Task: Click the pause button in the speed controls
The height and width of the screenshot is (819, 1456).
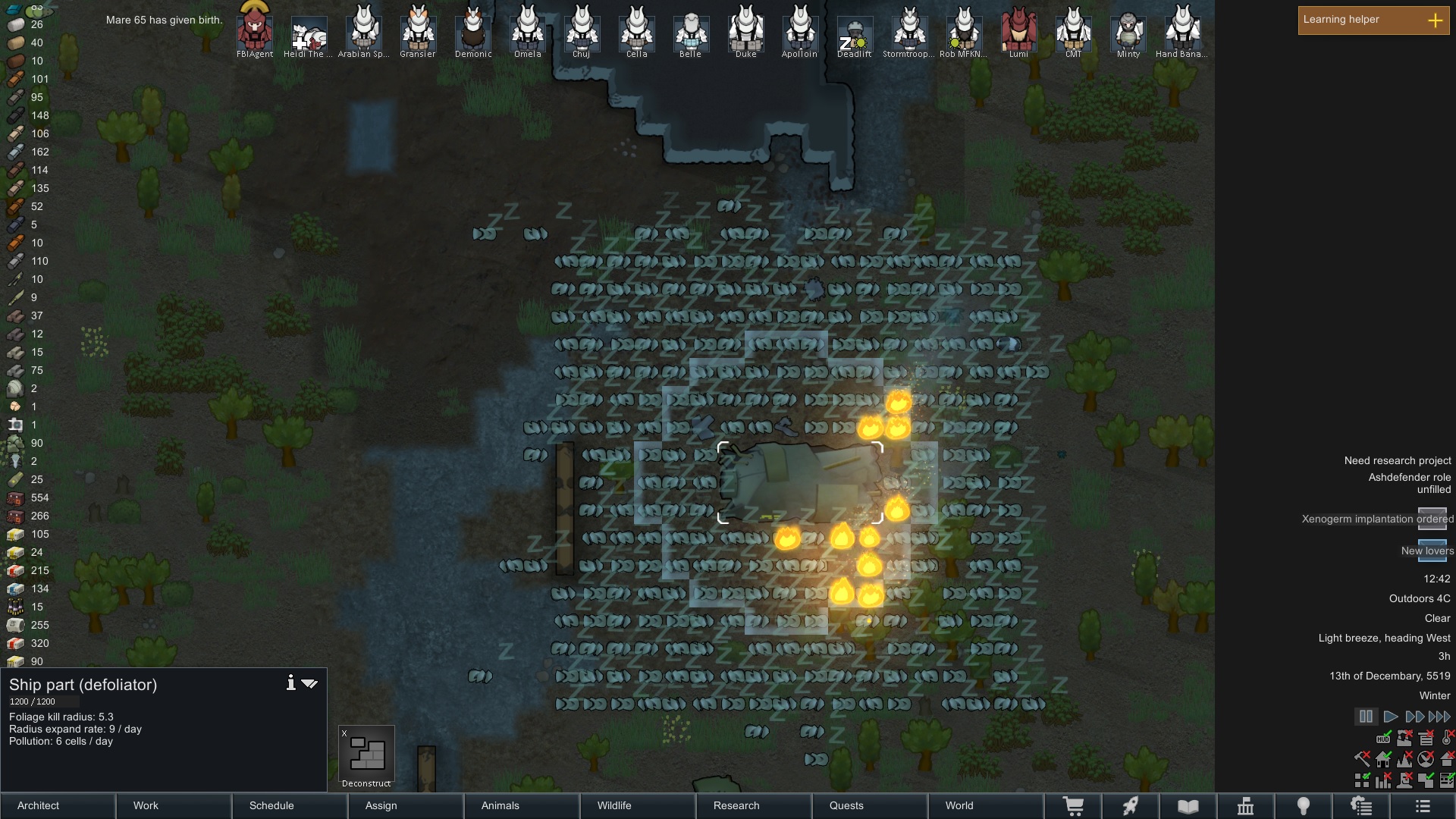Action: 1367,717
